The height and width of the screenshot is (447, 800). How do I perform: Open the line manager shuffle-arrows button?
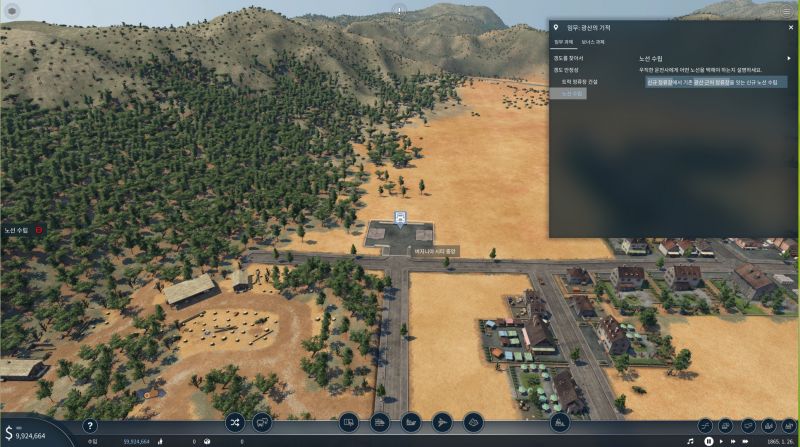(x=235, y=422)
